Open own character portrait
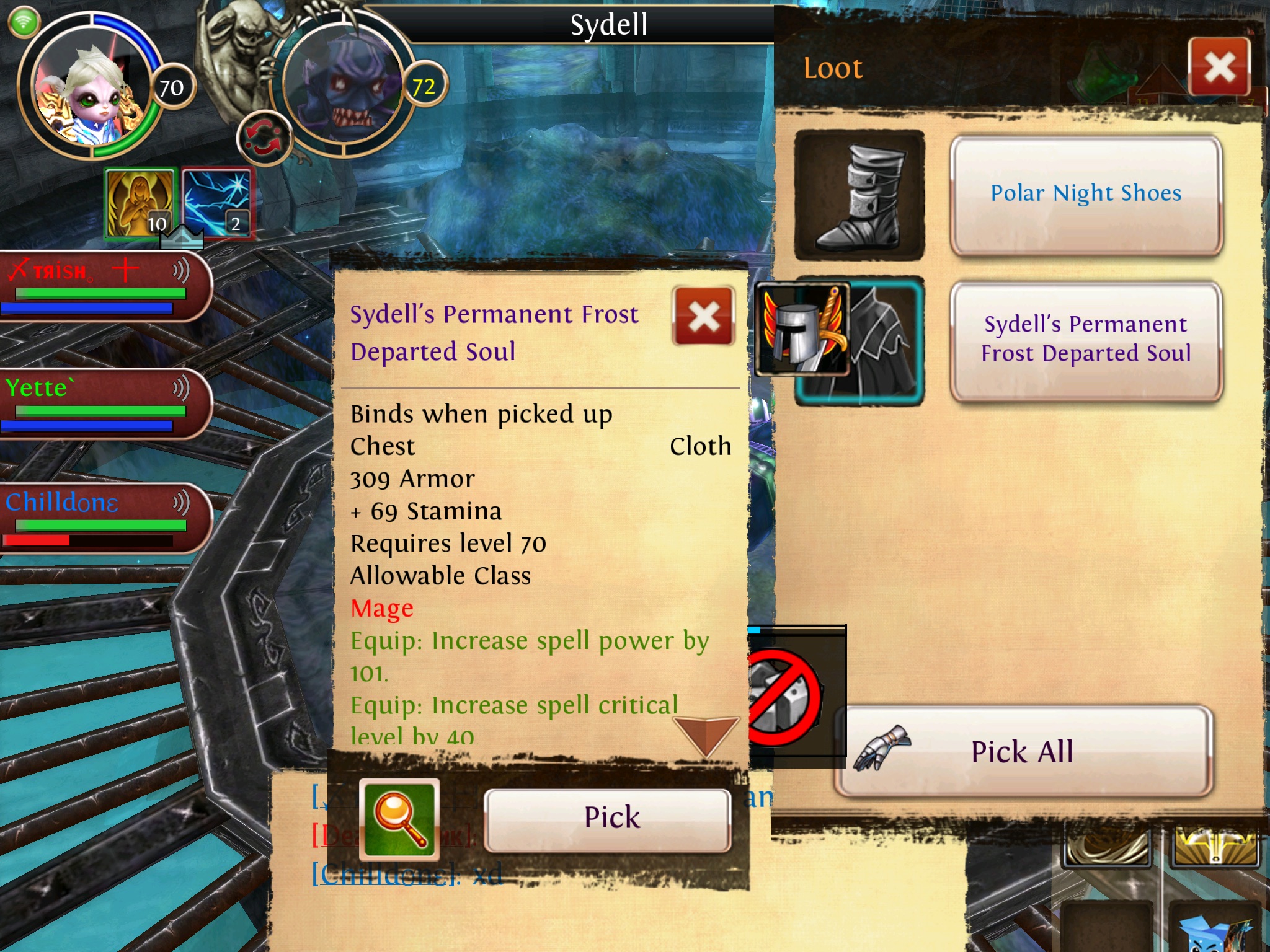This screenshot has width=1270, height=952. (x=87, y=87)
